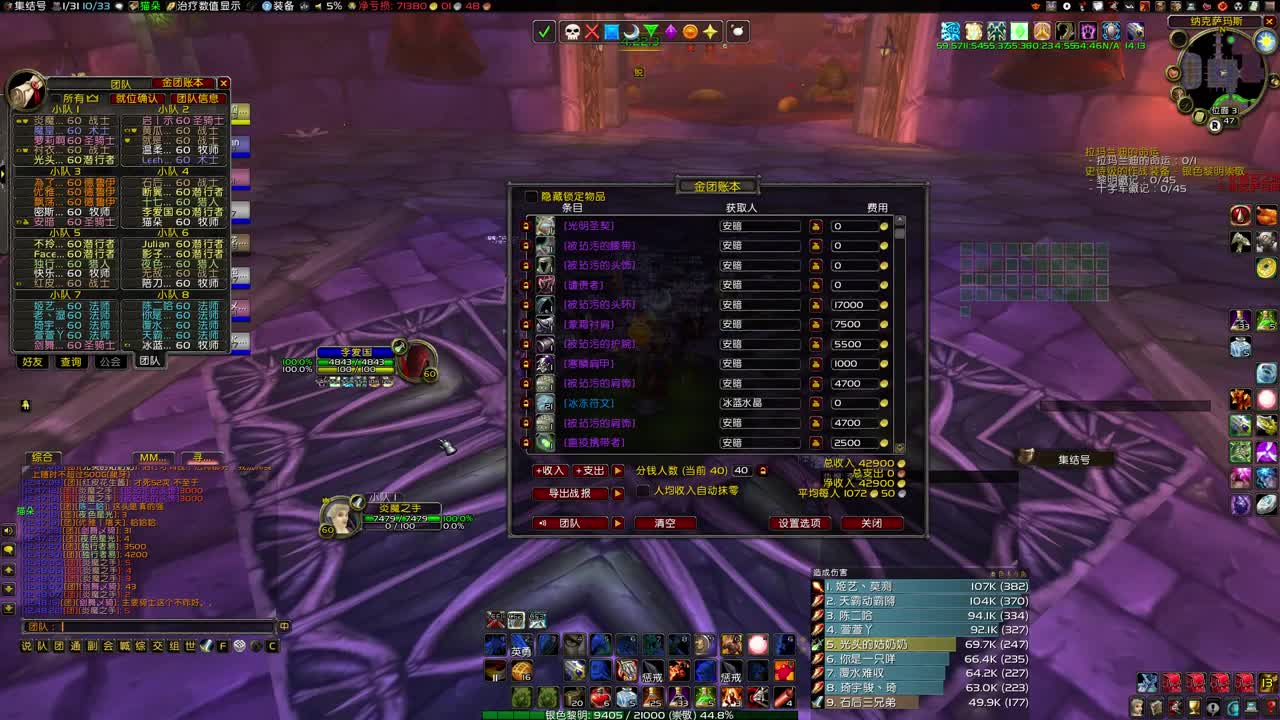Enable the 隐藏锁定物品 checkbox
The image size is (1280, 720).
click(530, 196)
